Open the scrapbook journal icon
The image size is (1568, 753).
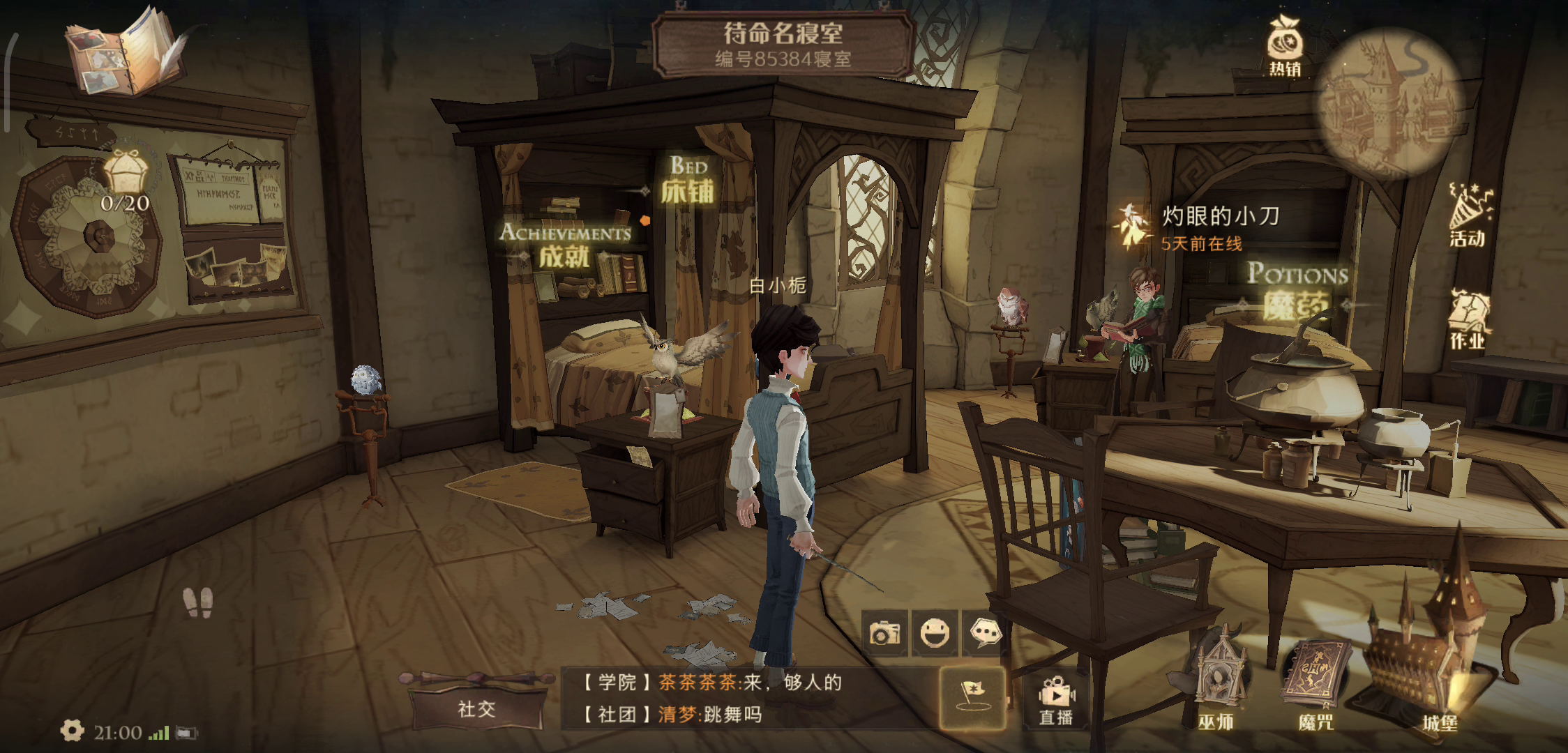(126, 52)
